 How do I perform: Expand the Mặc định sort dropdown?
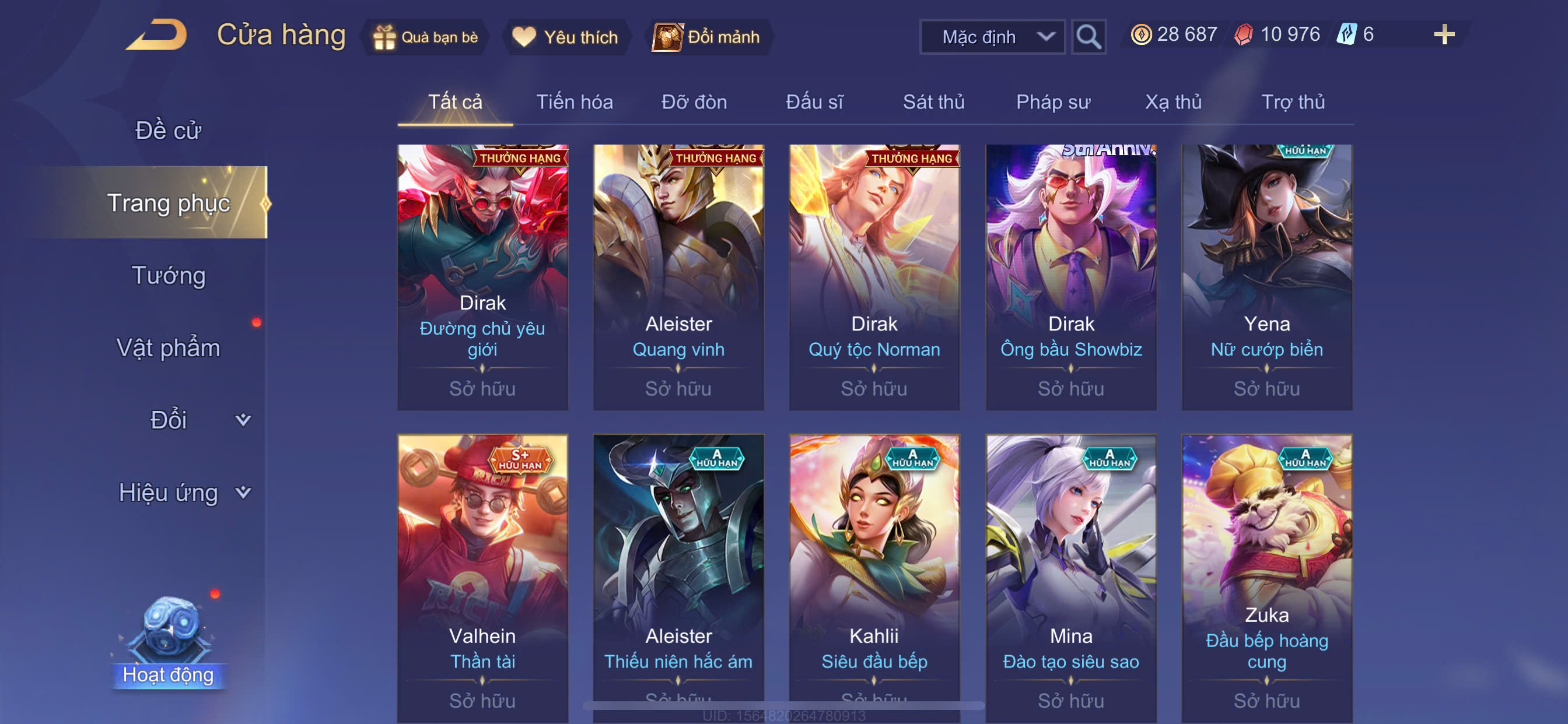pos(992,37)
